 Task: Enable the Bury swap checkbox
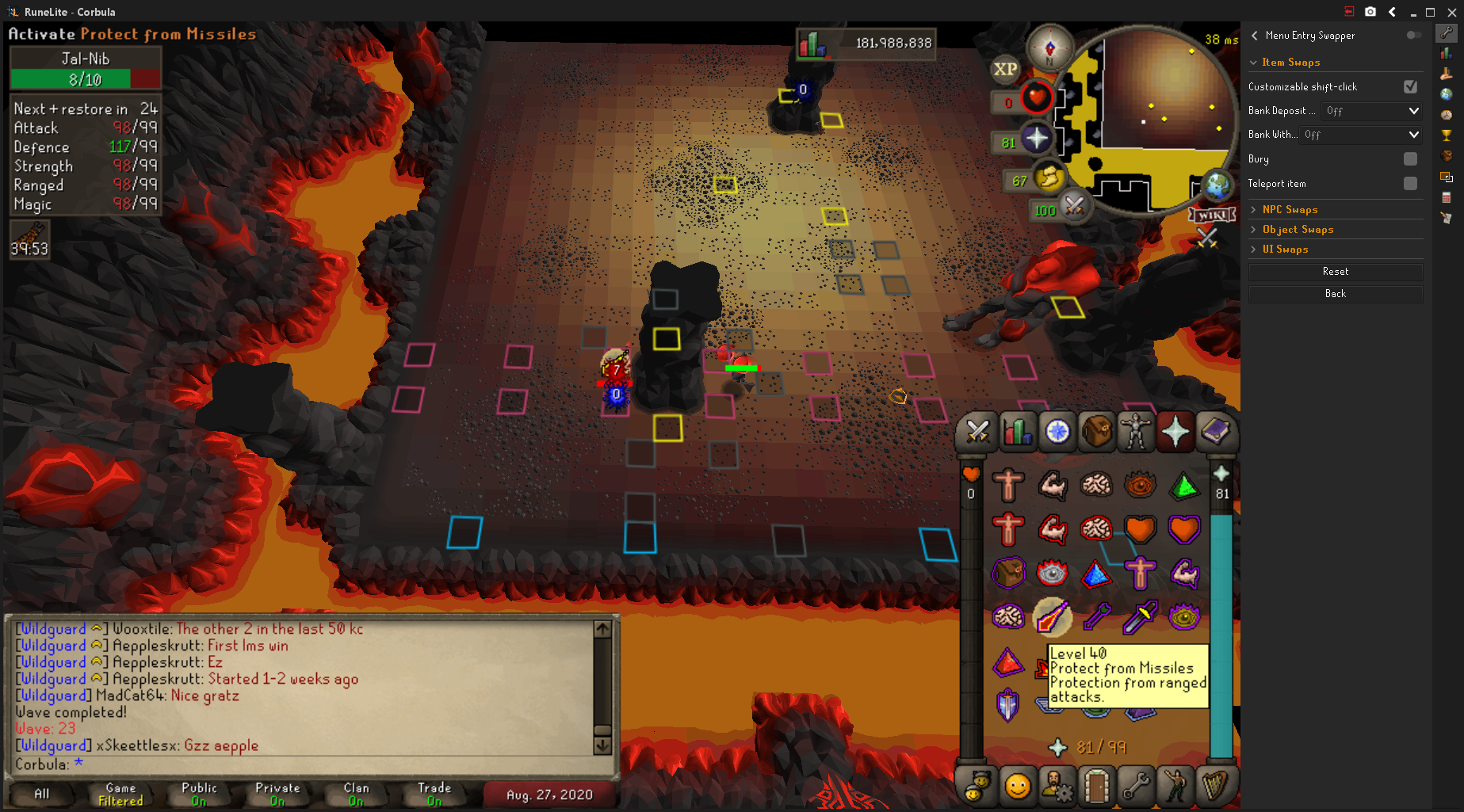tap(1410, 159)
